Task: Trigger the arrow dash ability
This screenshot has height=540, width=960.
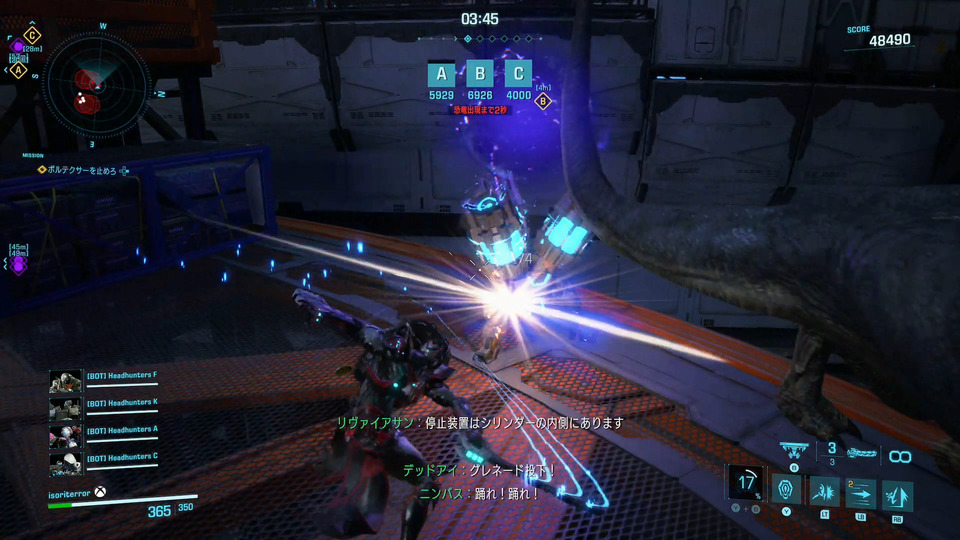Action: pyautogui.click(x=861, y=492)
